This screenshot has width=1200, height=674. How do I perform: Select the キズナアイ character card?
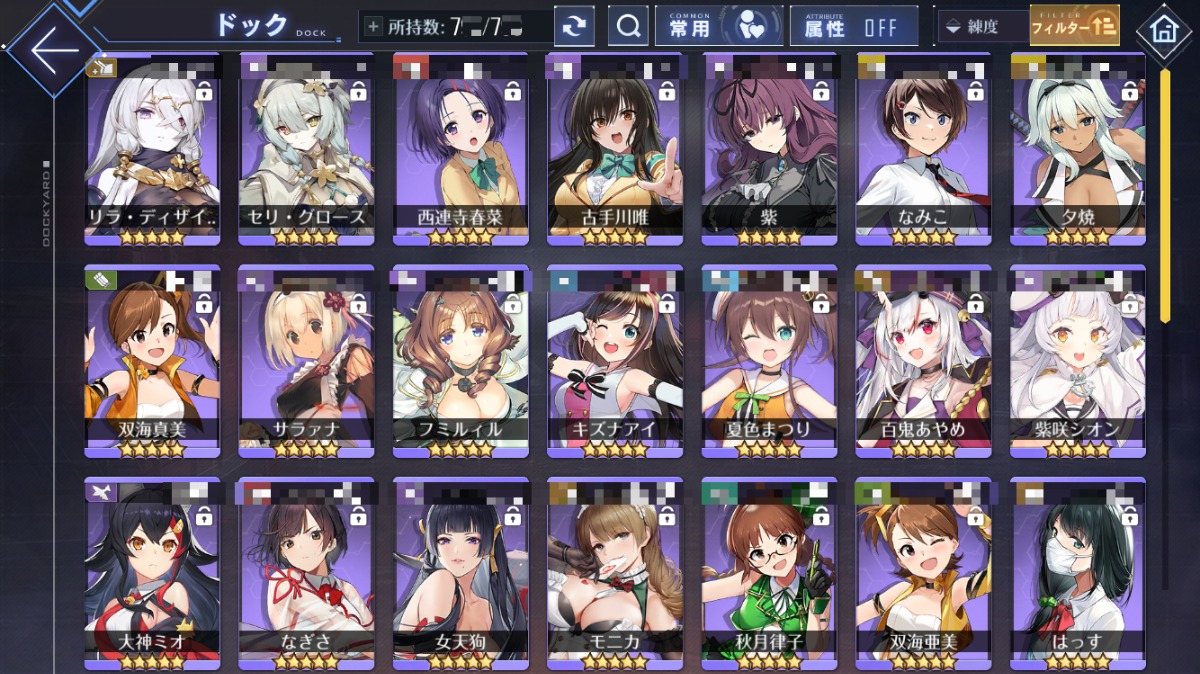(x=614, y=362)
